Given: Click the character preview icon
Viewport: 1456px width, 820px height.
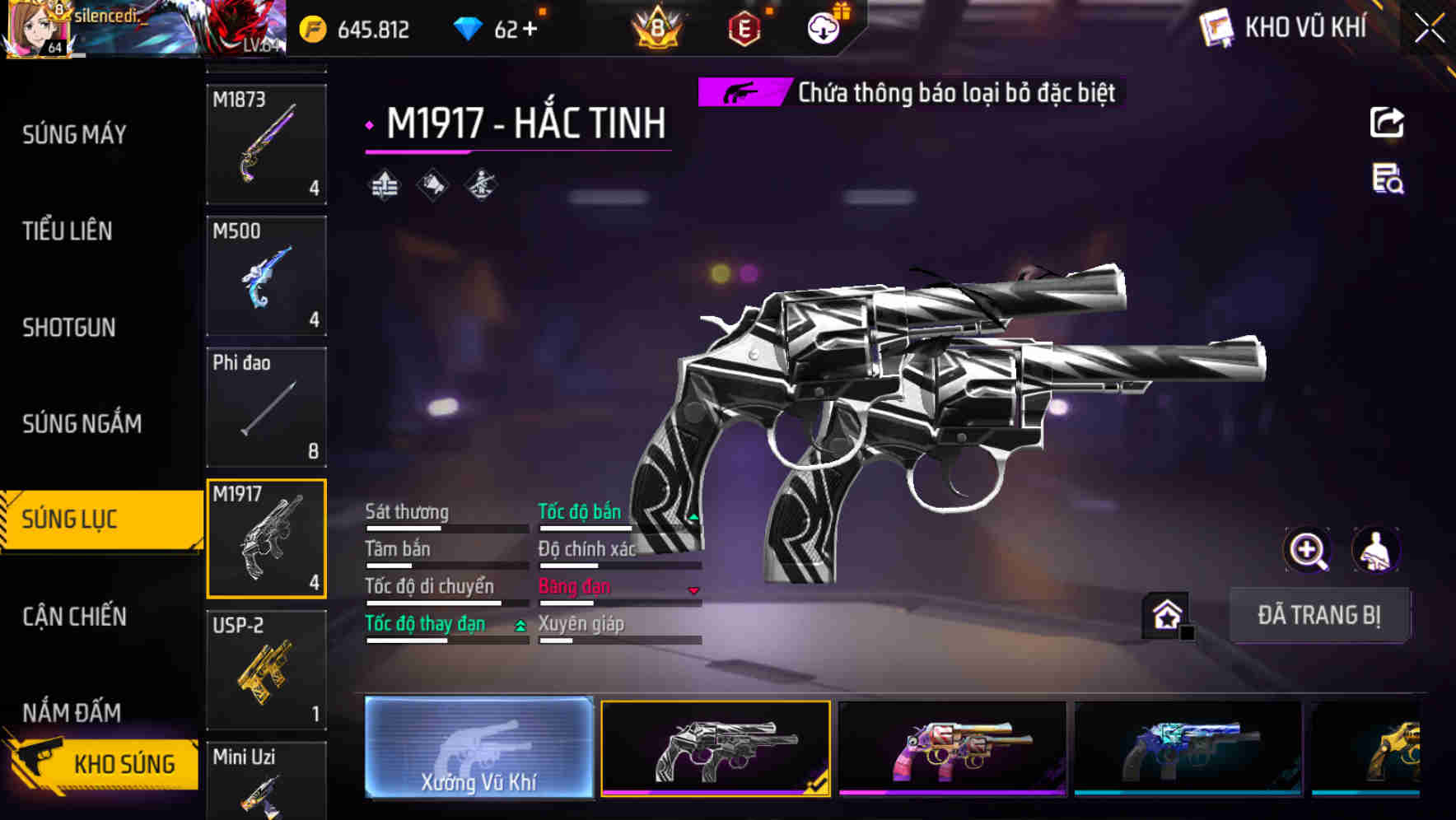Looking at the screenshot, I should pyautogui.click(x=1376, y=550).
